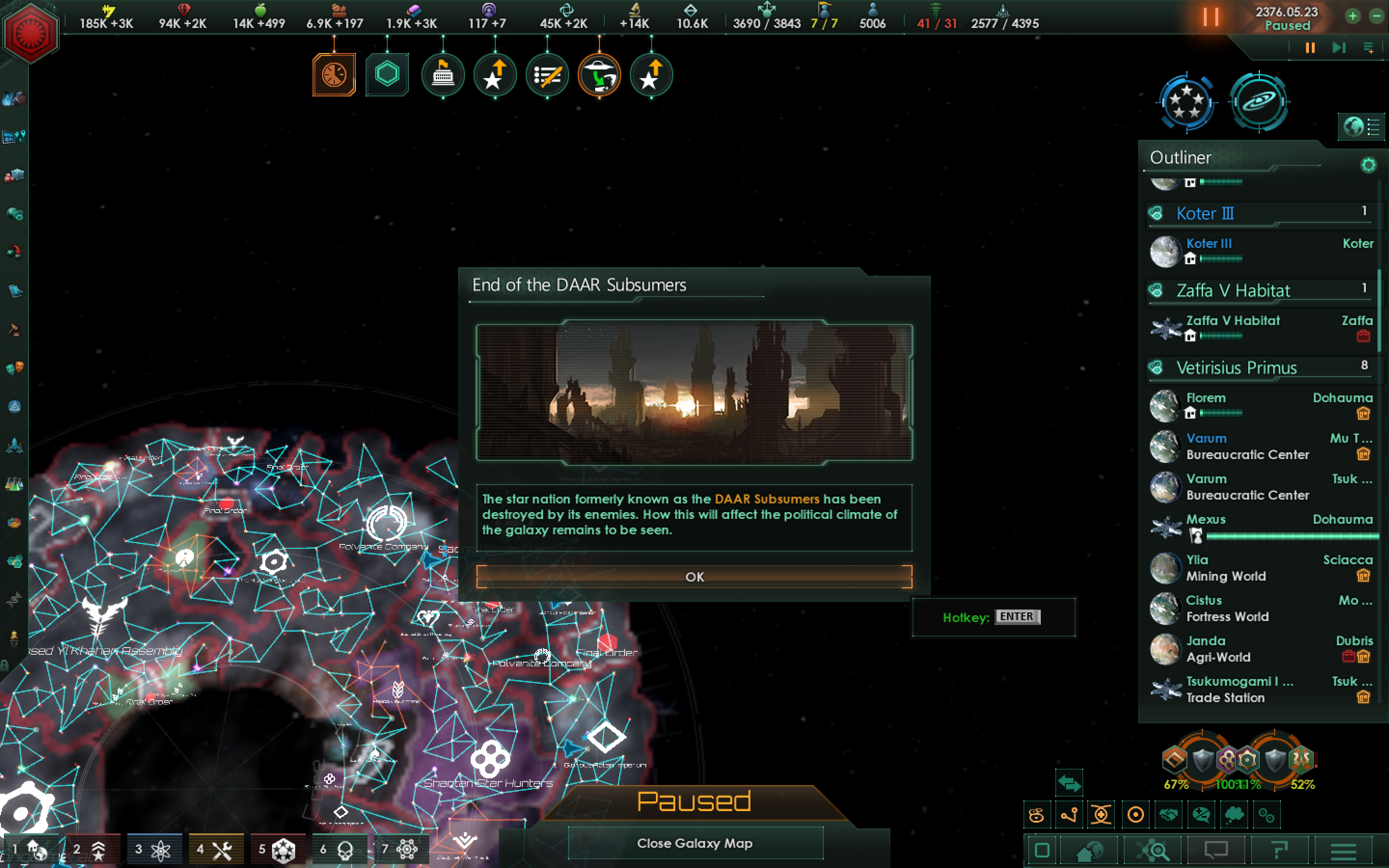Open the Technology research panel from the sidebar
Screen dimensions: 1389x868
[14, 484]
